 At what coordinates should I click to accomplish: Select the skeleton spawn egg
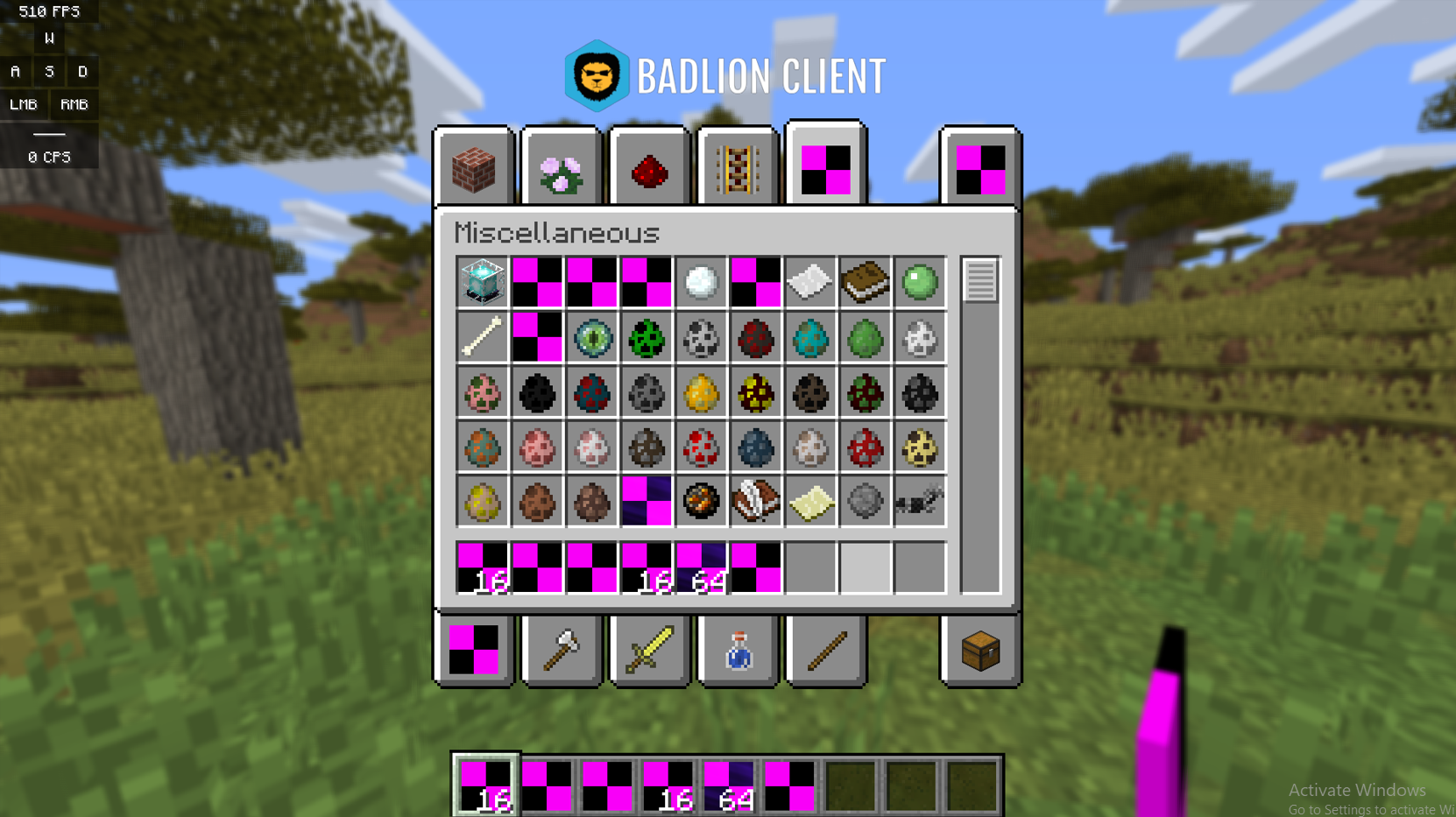700,339
